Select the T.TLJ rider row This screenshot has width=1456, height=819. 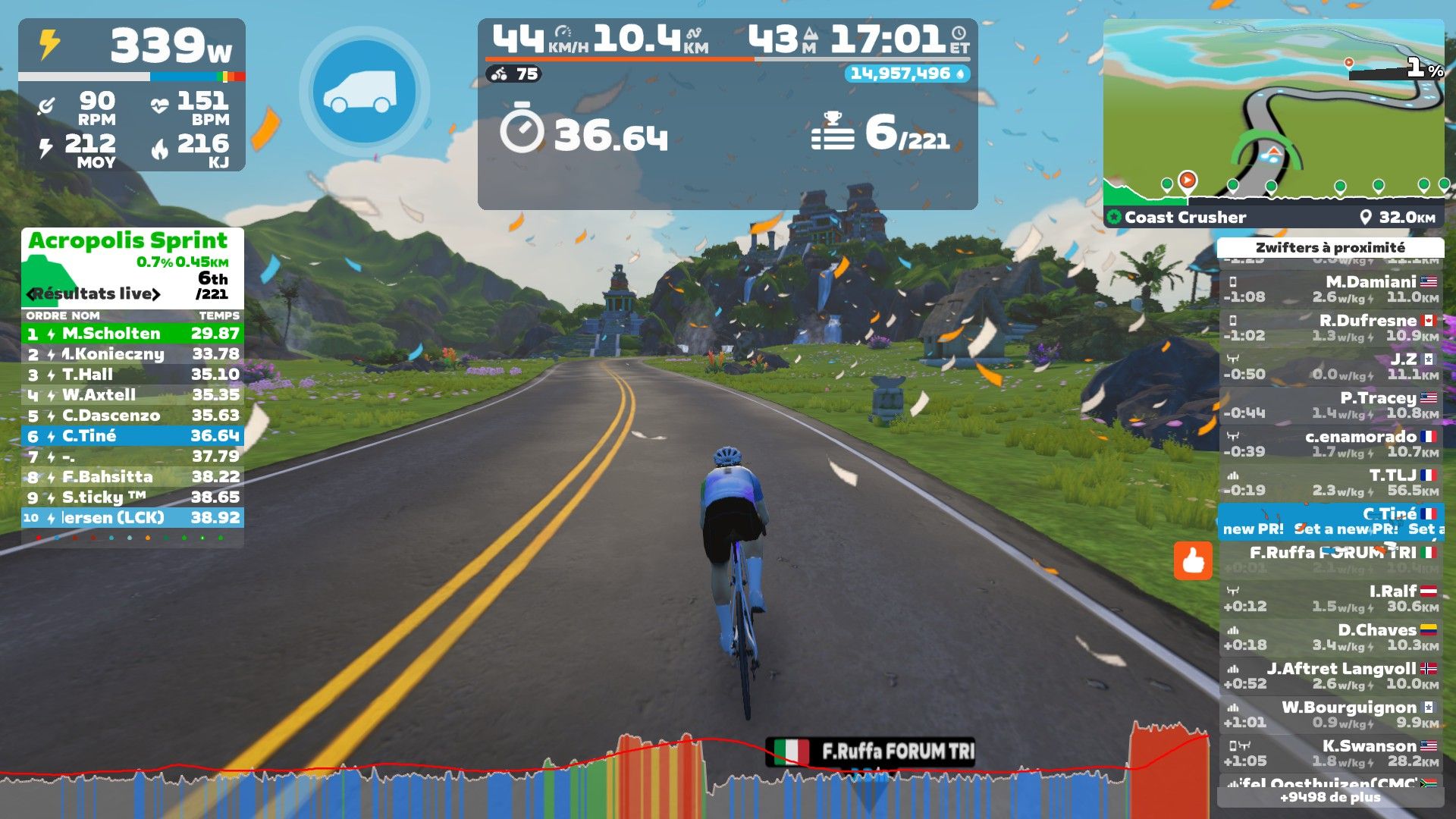coord(1330,482)
